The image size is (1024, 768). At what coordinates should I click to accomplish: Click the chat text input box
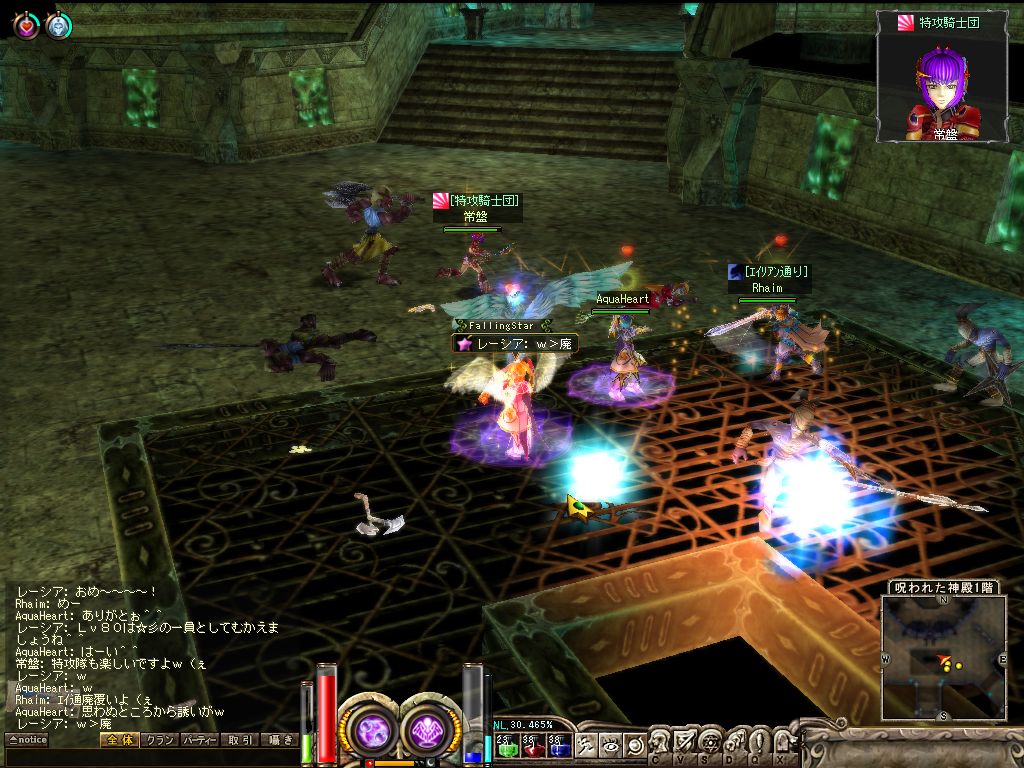point(150,757)
